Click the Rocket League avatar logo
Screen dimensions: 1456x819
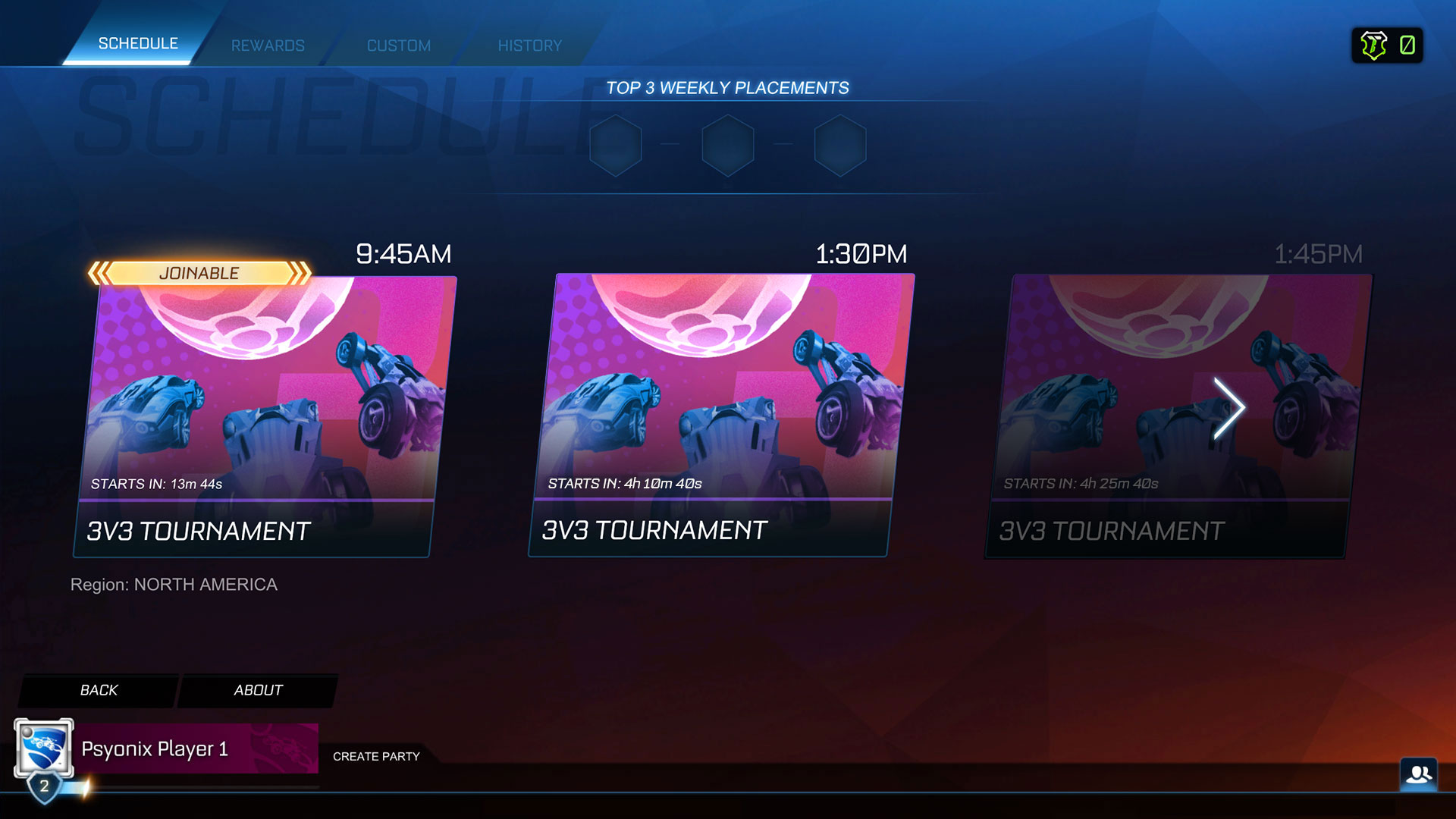(x=42, y=747)
